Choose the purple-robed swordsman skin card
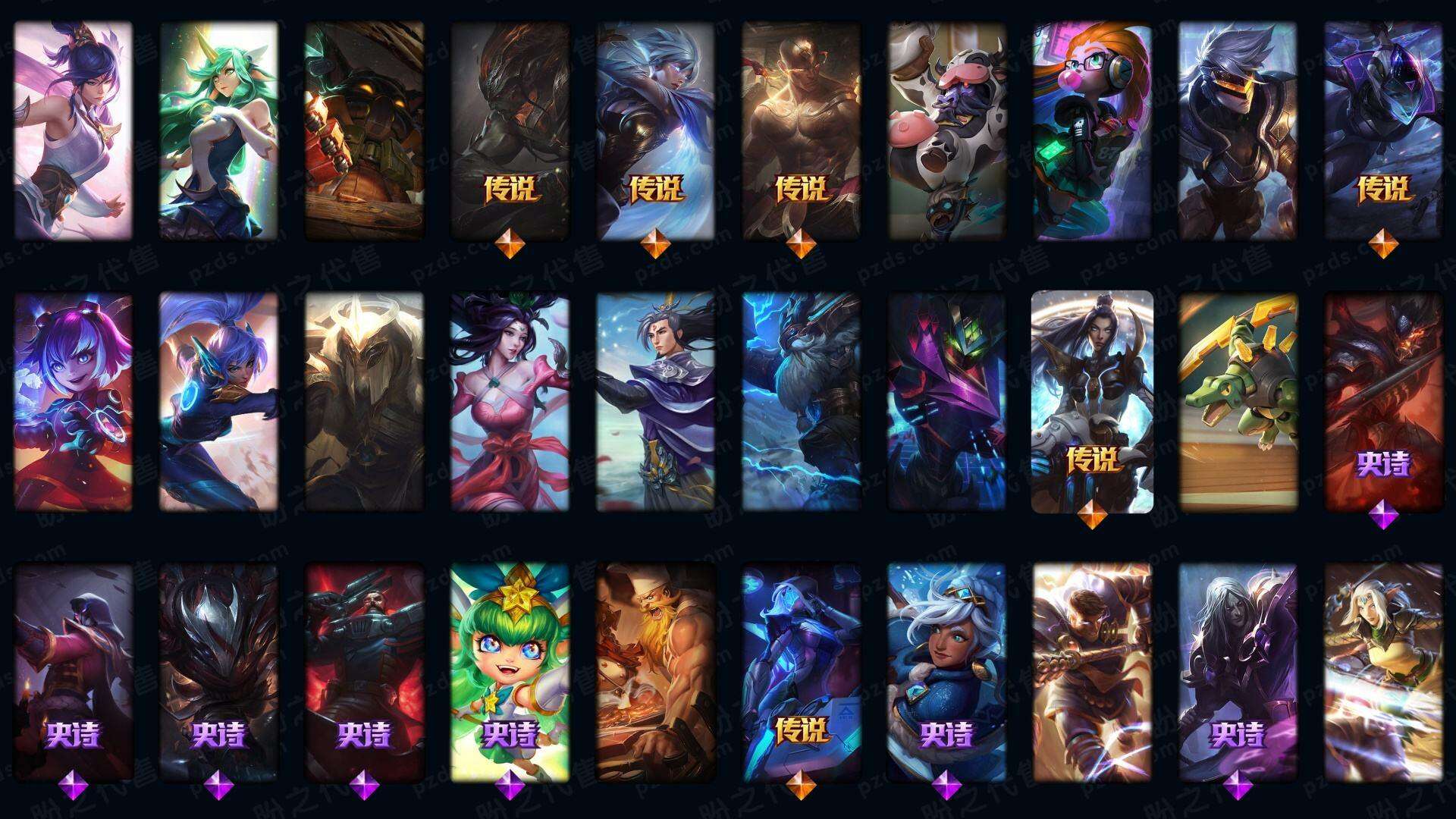 pos(655,402)
